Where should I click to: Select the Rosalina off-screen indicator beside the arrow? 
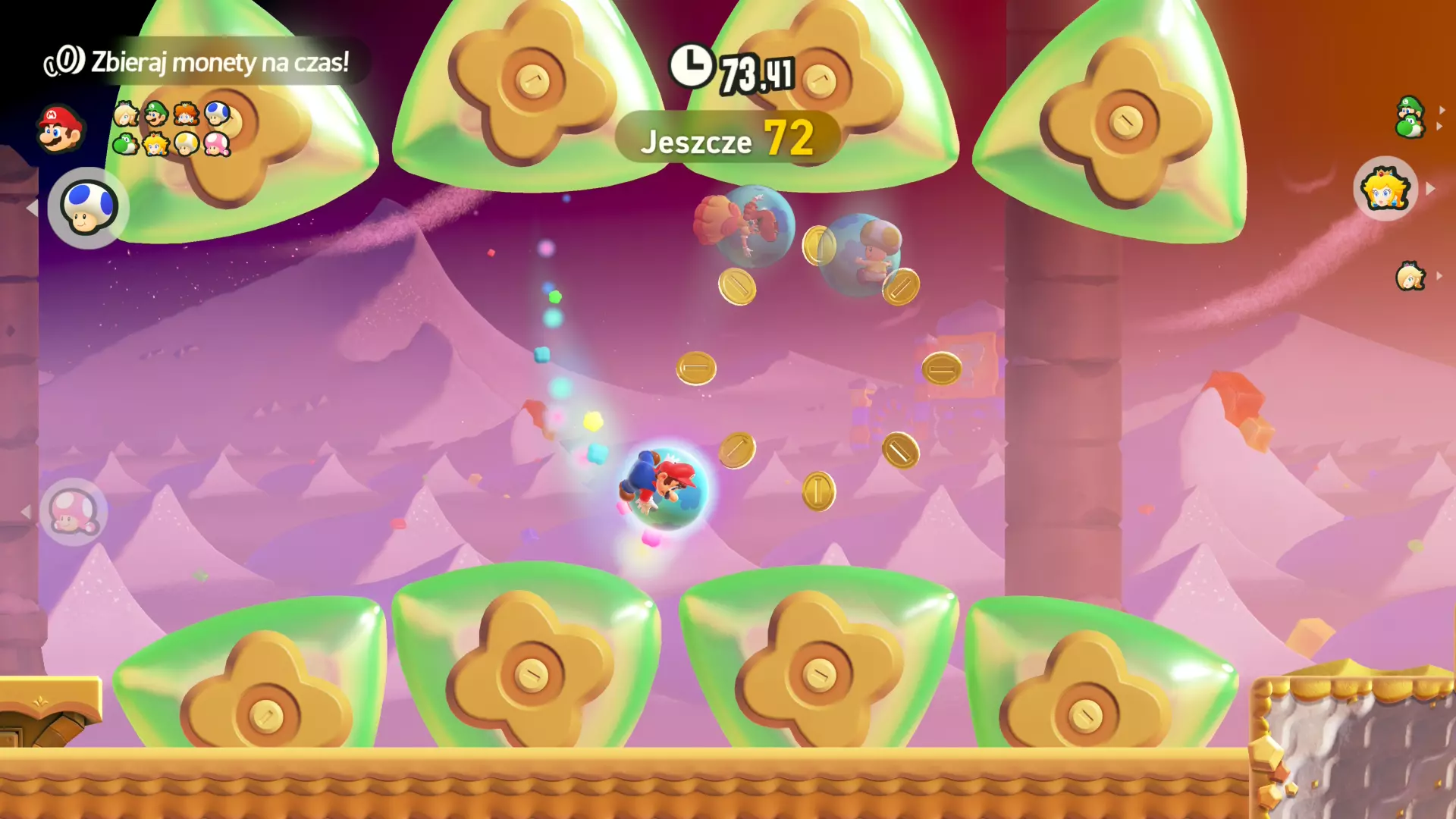point(1410,277)
